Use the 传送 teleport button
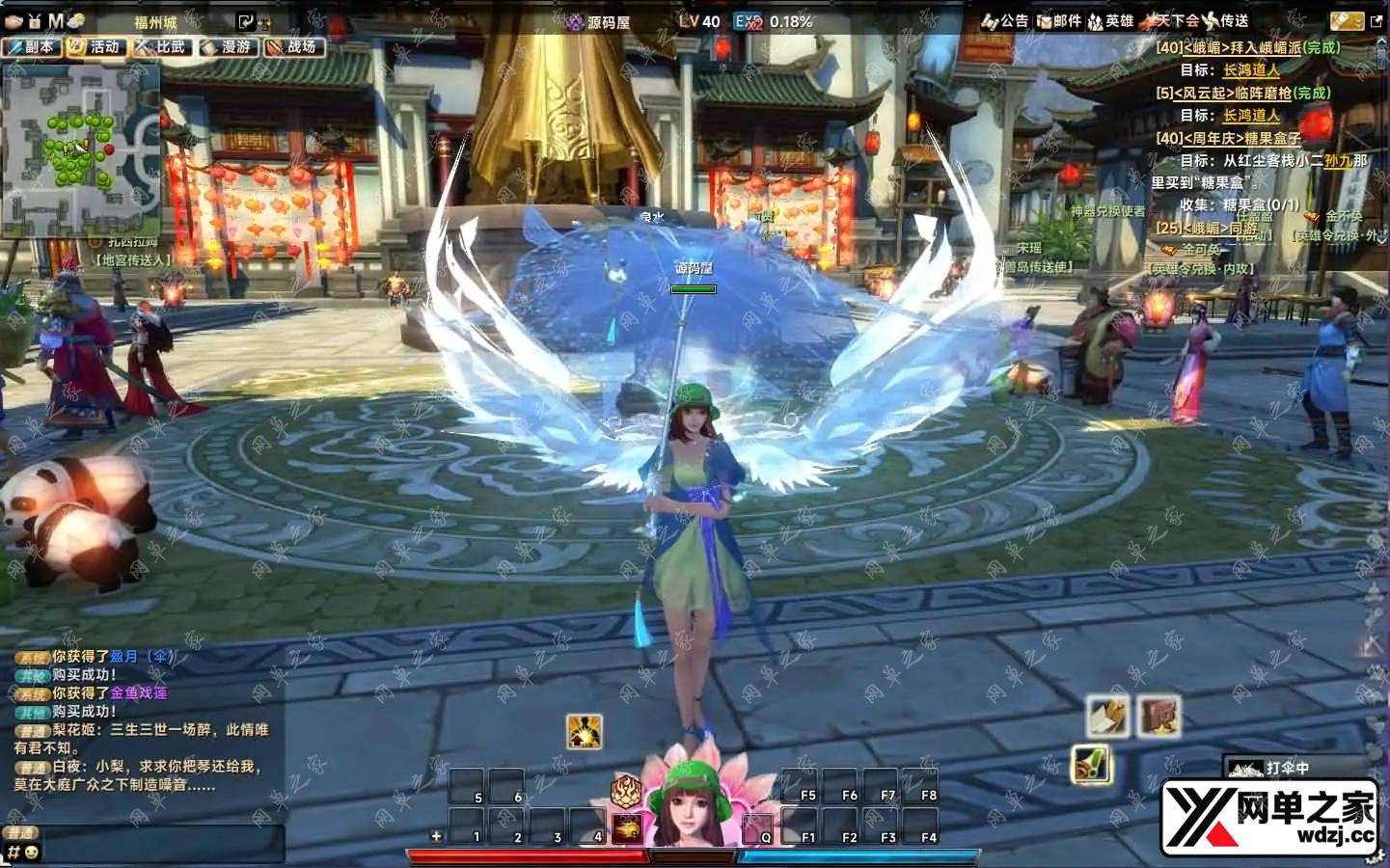Screen dimensions: 1390x868 [x=1226, y=20]
